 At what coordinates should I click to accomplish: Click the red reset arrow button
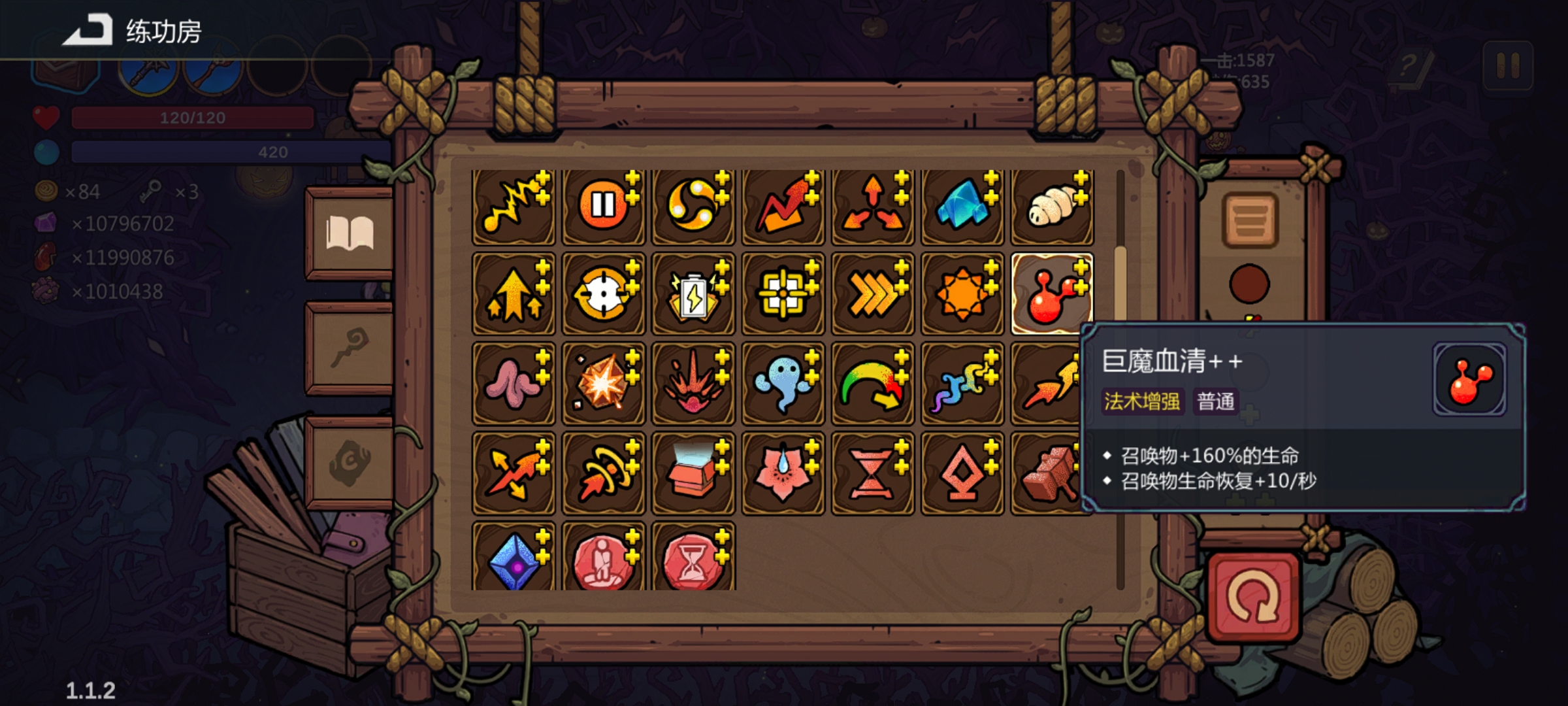click(1252, 597)
